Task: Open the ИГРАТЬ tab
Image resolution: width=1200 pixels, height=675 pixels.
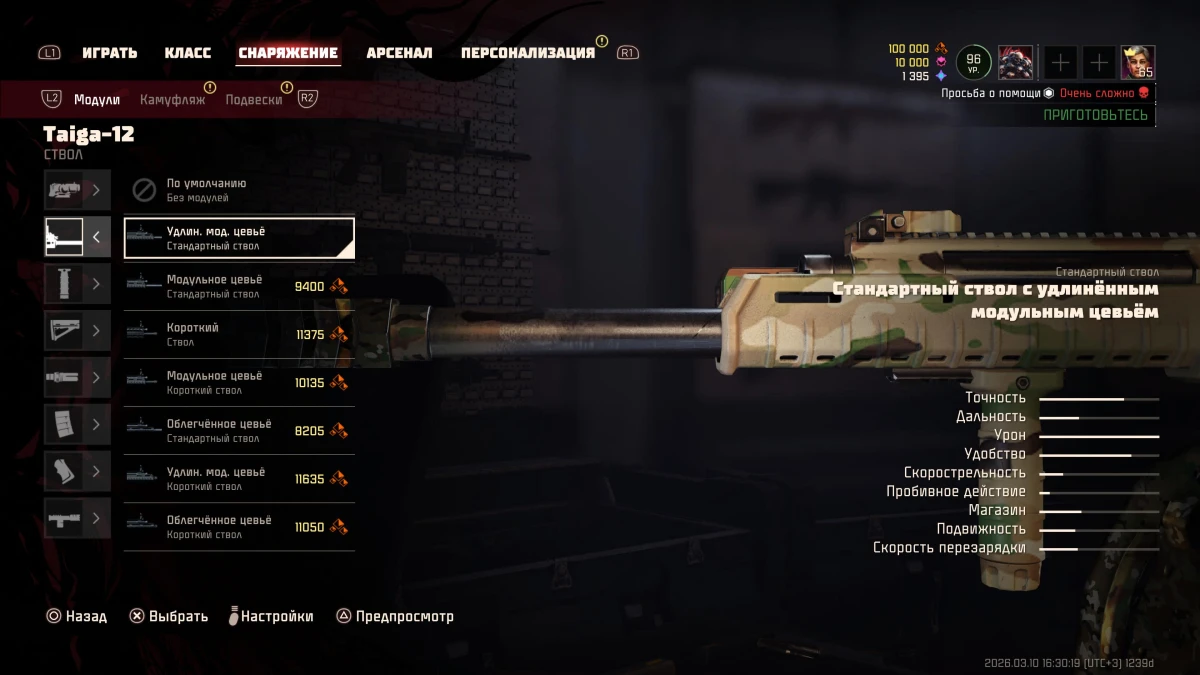Action: tap(109, 53)
